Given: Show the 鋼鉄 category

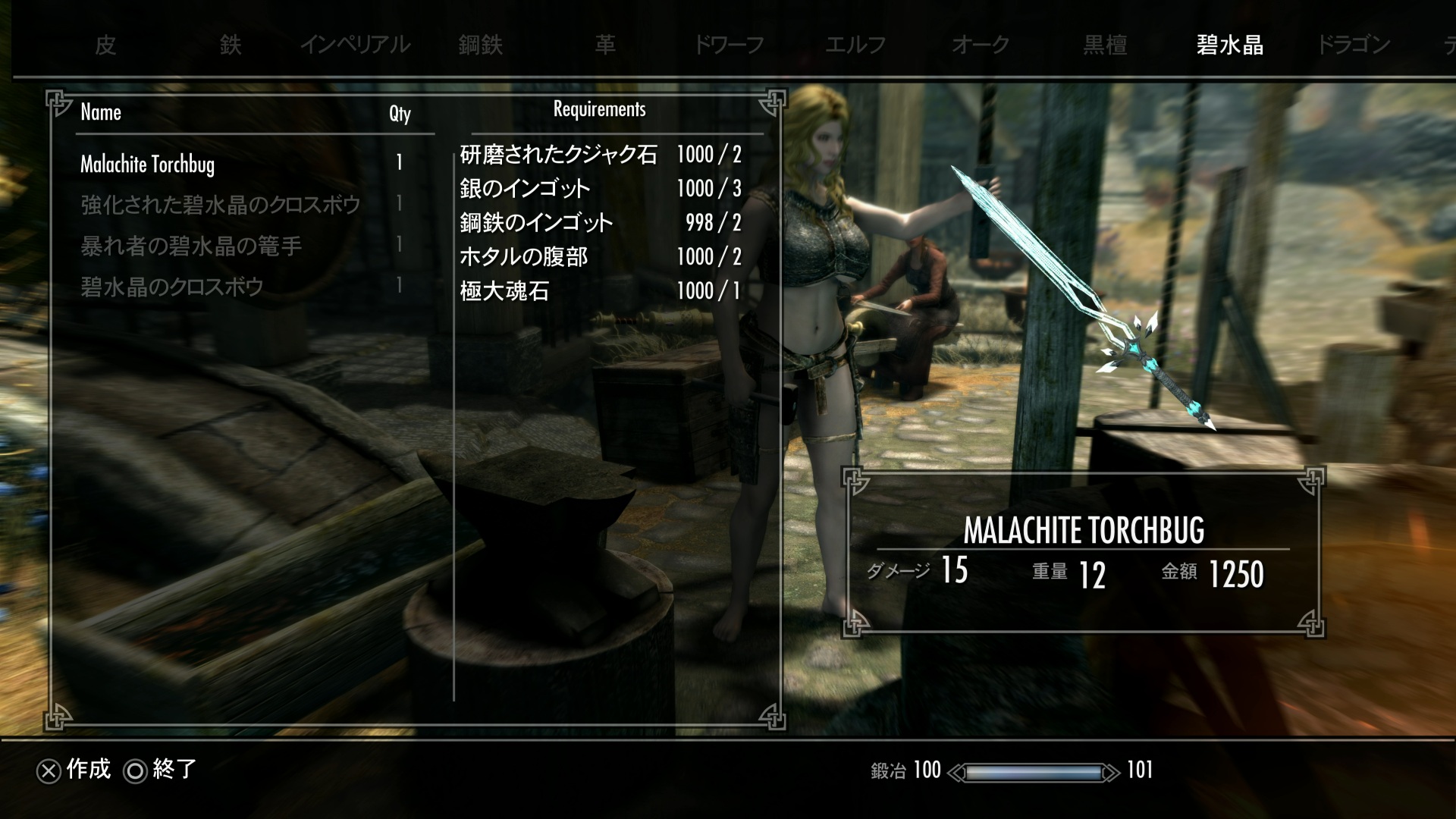Looking at the screenshot, I should [481, 45].
